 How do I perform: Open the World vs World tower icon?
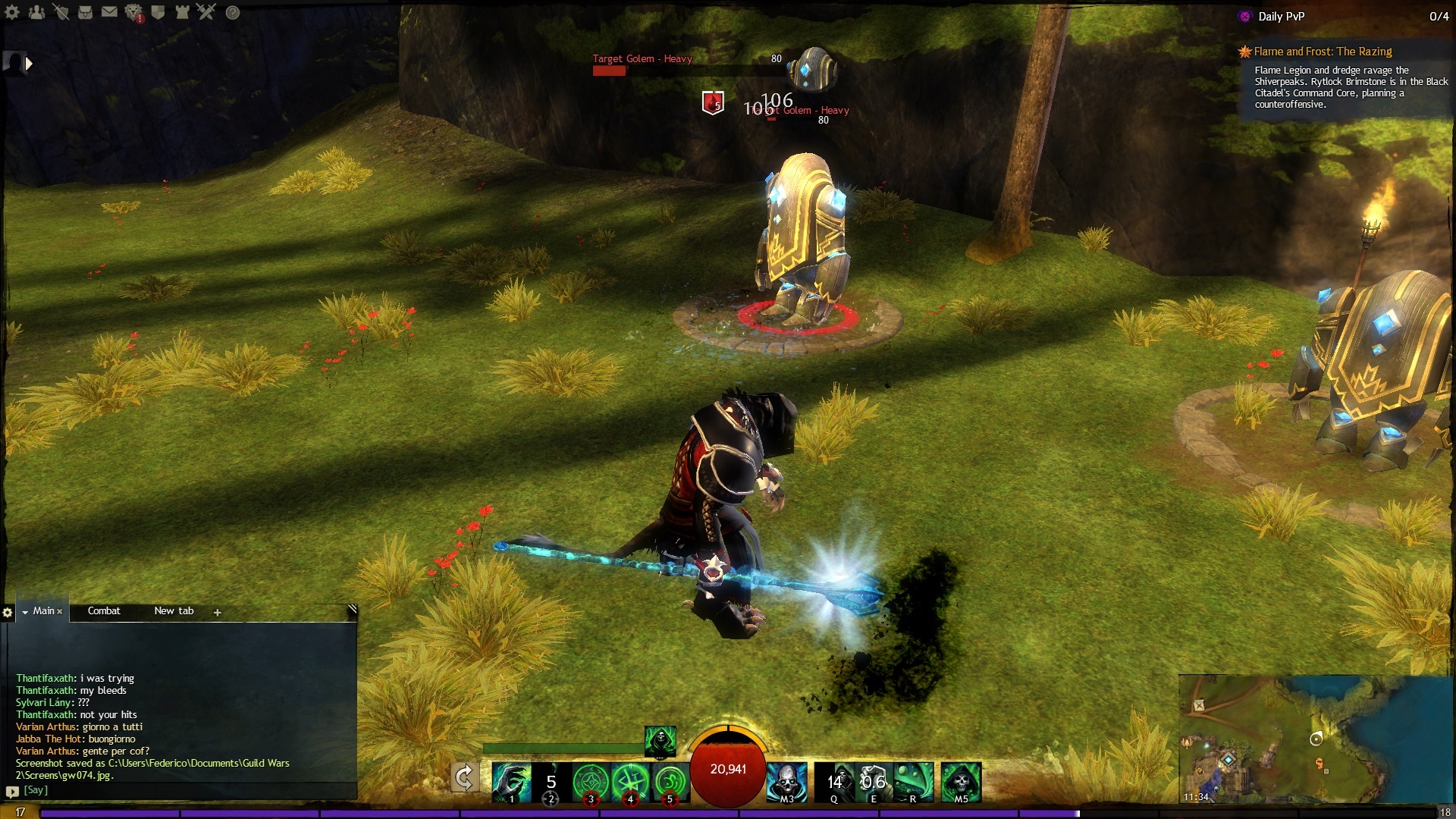(x=182, y=12)
